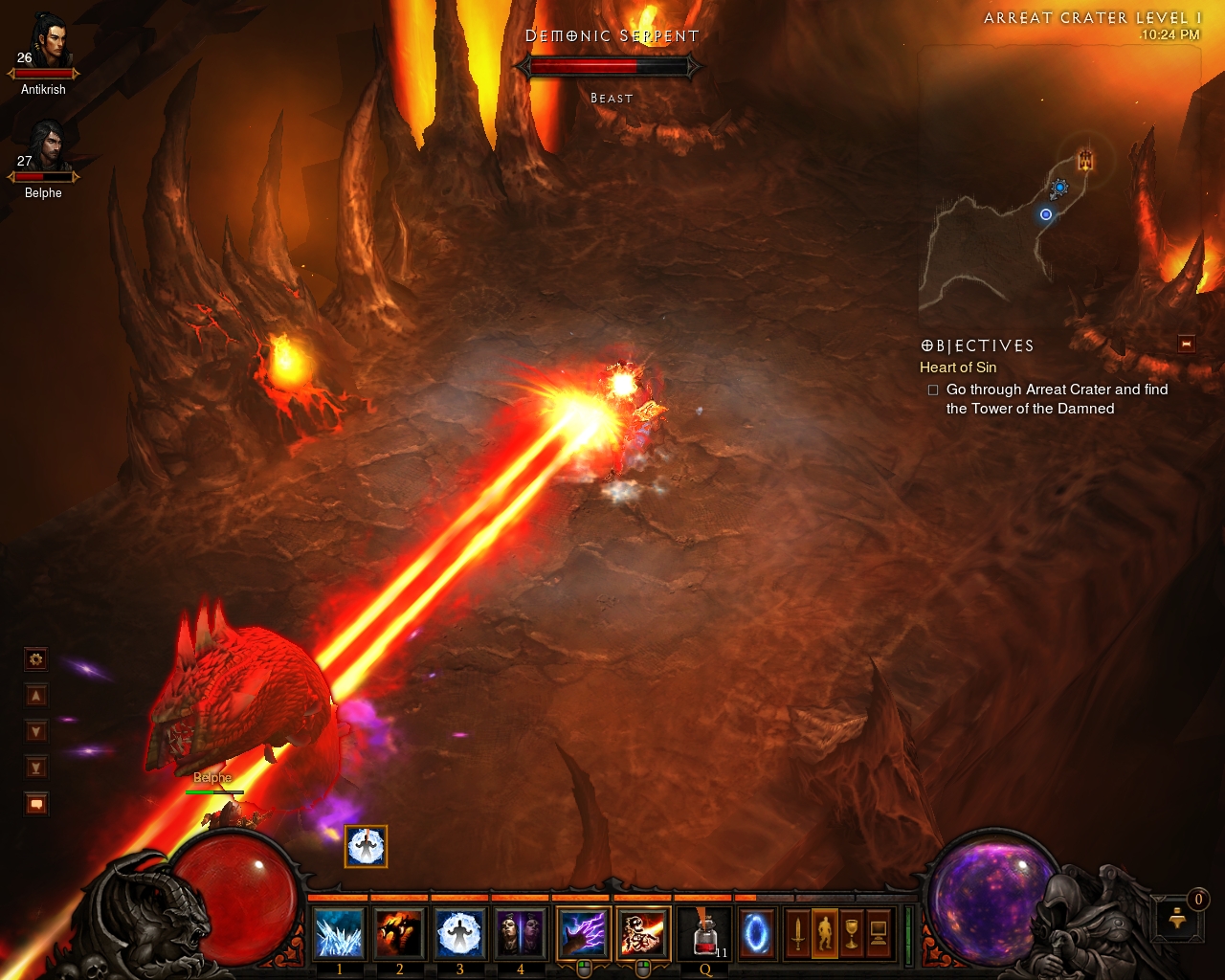Cast the fiery hydra skill in slot 2
The height and width of the screenshot is (980, 1225).
(x=399, y=933)
